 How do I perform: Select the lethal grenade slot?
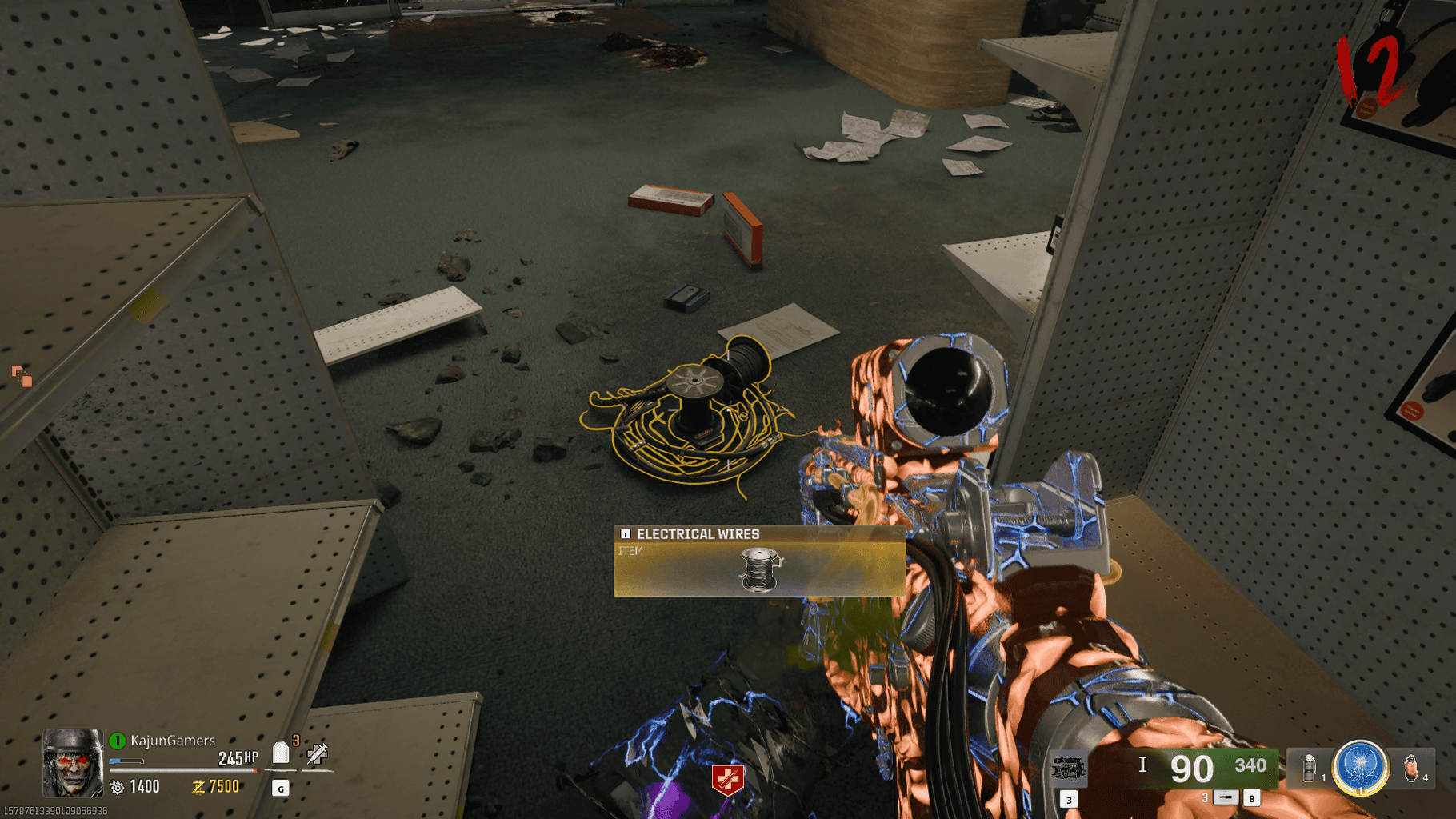tap(1411, 769)
